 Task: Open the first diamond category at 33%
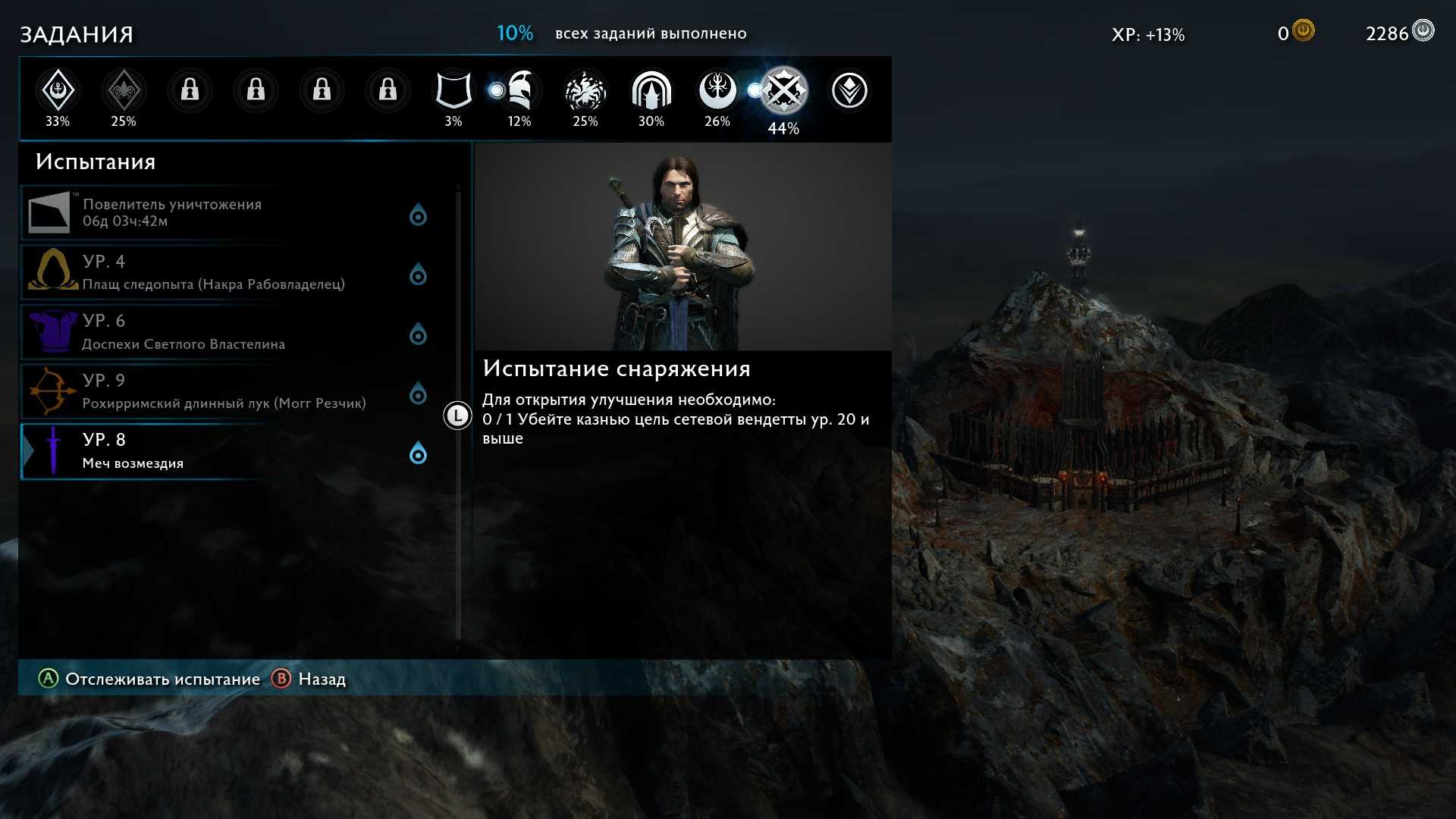coord(58,91)
